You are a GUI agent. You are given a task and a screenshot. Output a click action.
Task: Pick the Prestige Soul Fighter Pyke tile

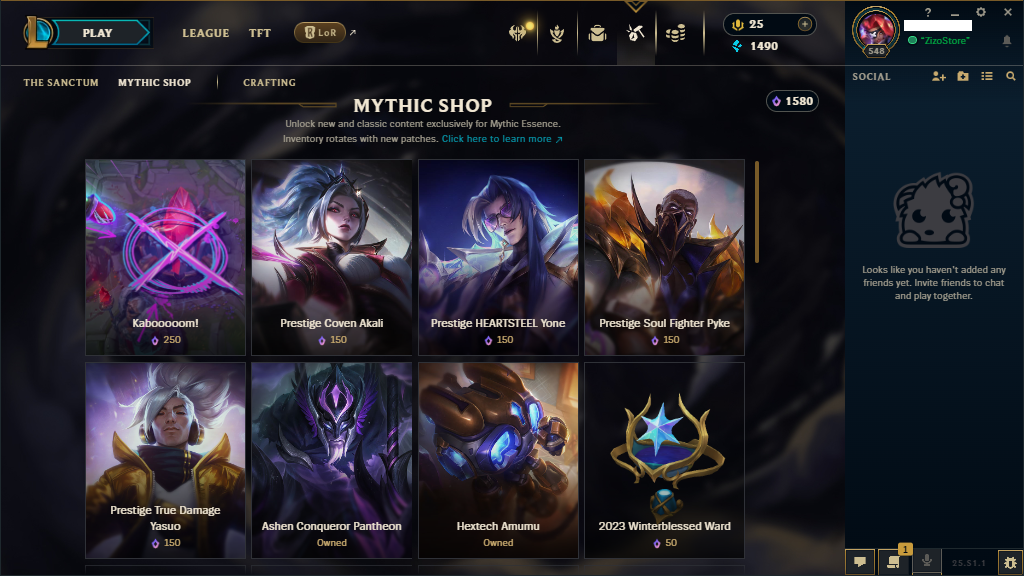(664, 257)
